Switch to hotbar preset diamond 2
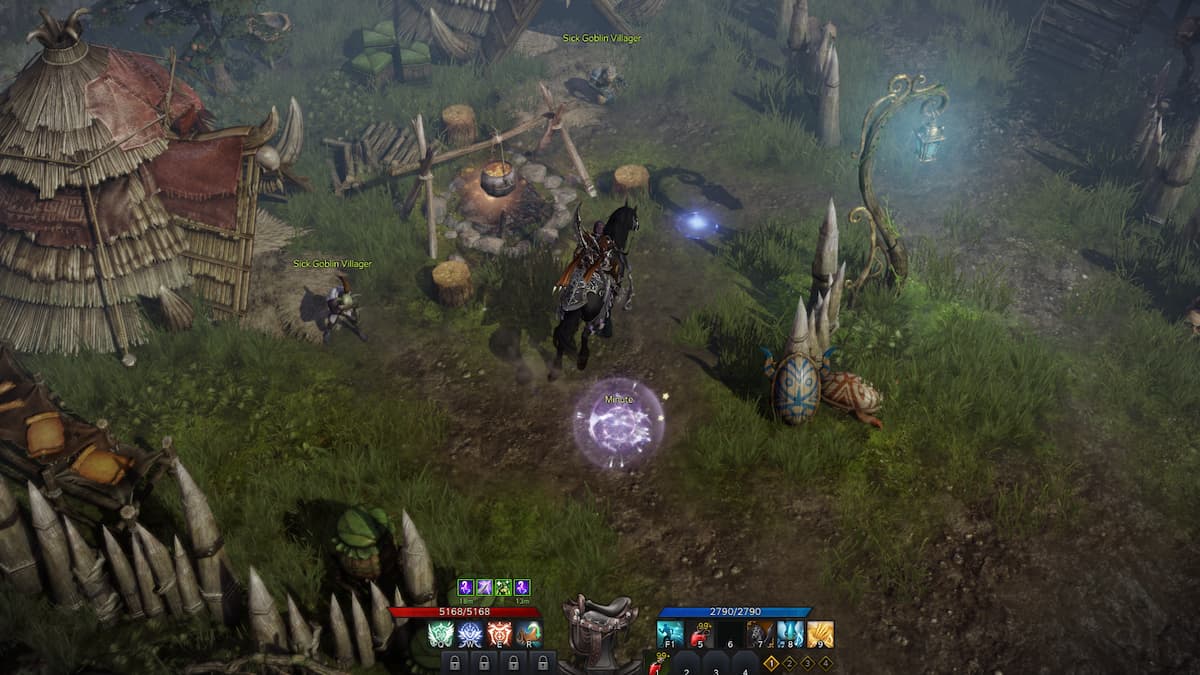The height and width of the screenshot is (675, 1200). click(x=789, y=662)
